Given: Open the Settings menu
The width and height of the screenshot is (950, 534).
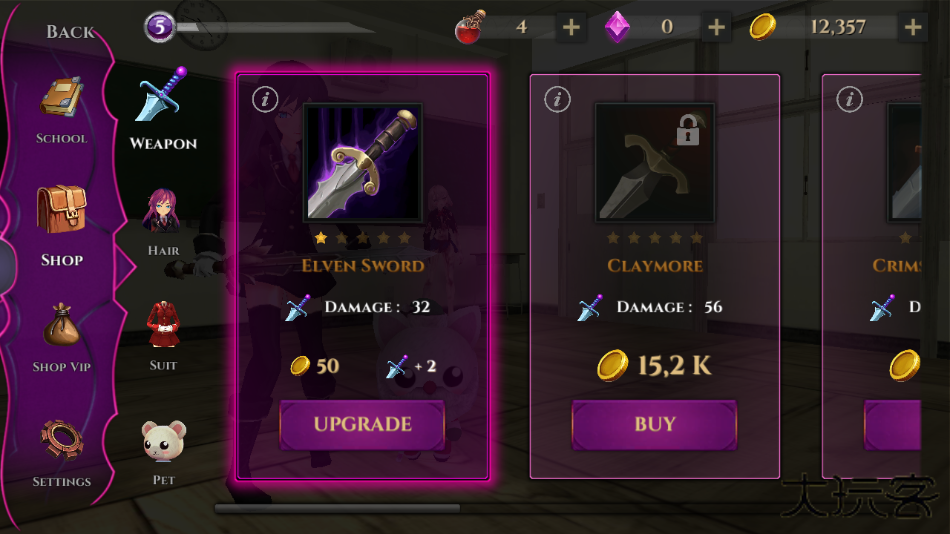Looking at the screenshot, I should coord(62,452).
